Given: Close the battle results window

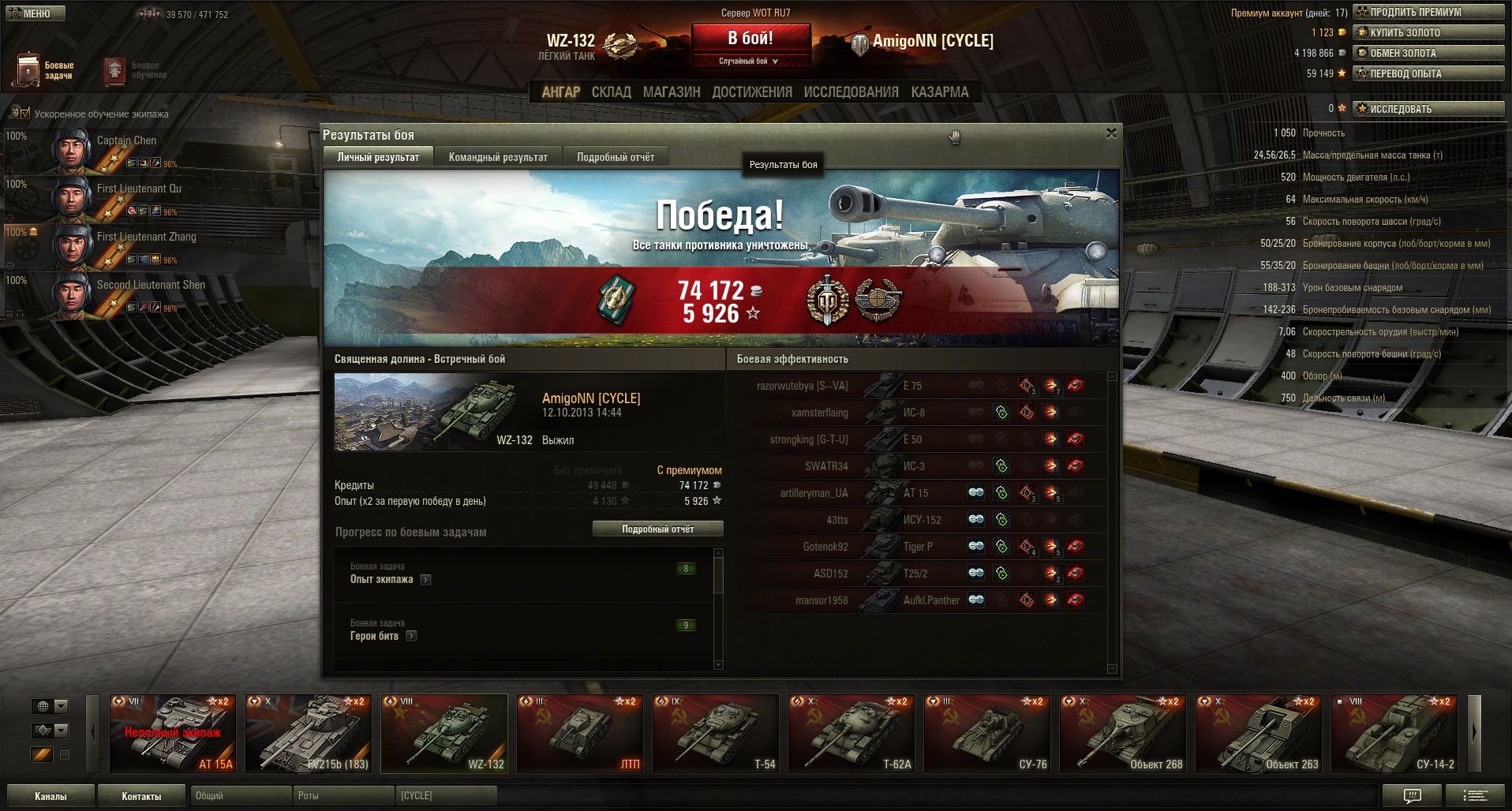Looking at the screenshot, I should [x=1111, y=133].
